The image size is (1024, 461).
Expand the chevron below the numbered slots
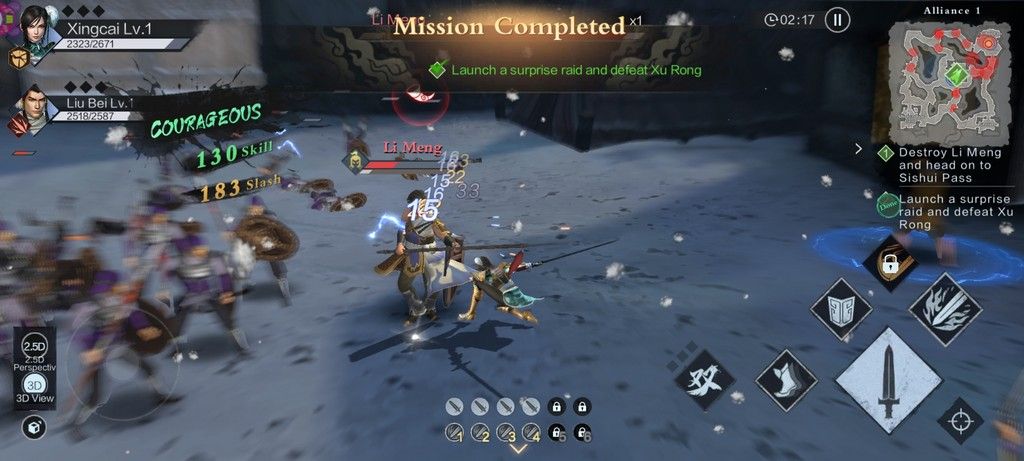[518, 449]
